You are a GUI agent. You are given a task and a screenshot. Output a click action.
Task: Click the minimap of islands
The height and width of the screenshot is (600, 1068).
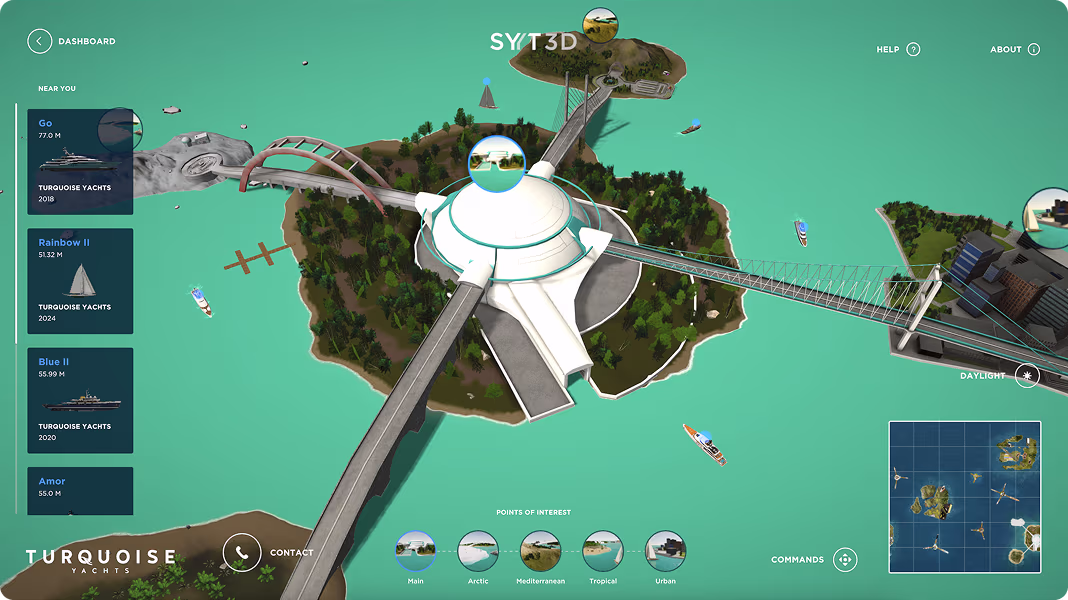click(x=964, y=496)
